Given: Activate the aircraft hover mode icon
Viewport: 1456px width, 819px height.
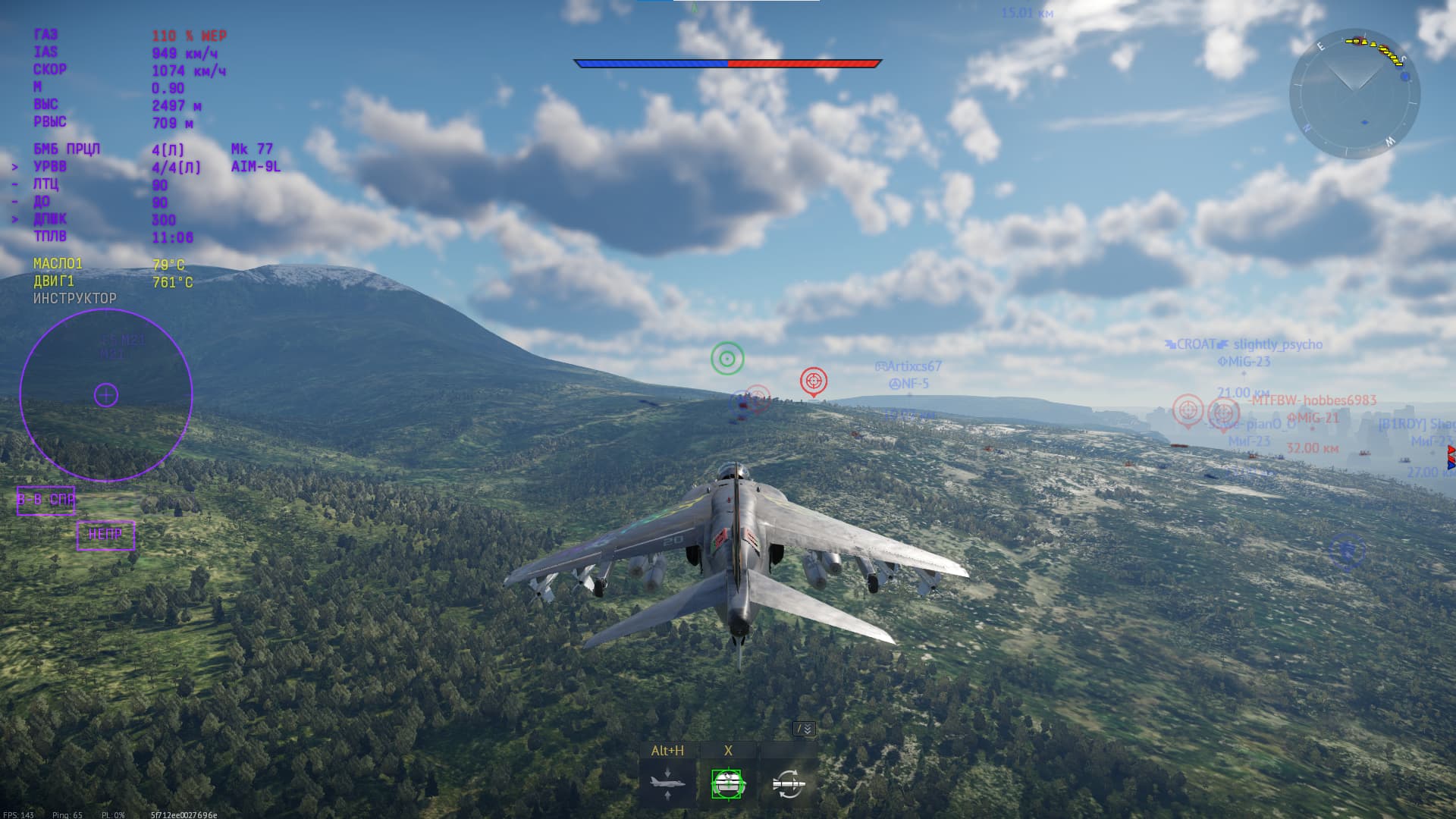Looking at the screenshot, I should point(667,783).
